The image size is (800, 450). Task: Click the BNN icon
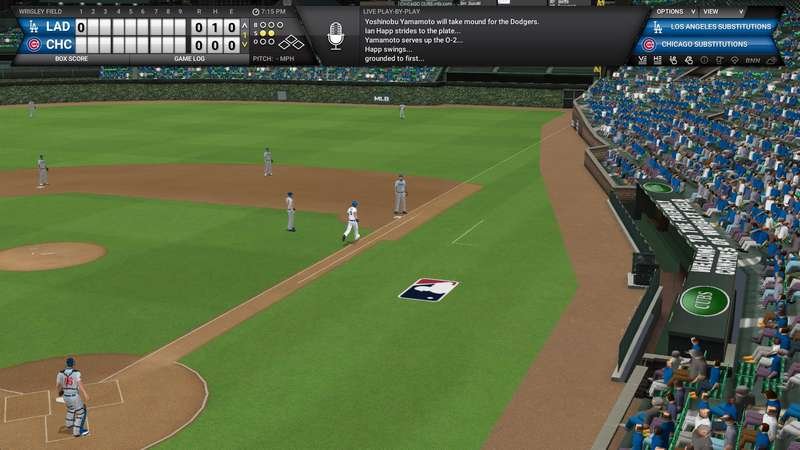[751, 61]
